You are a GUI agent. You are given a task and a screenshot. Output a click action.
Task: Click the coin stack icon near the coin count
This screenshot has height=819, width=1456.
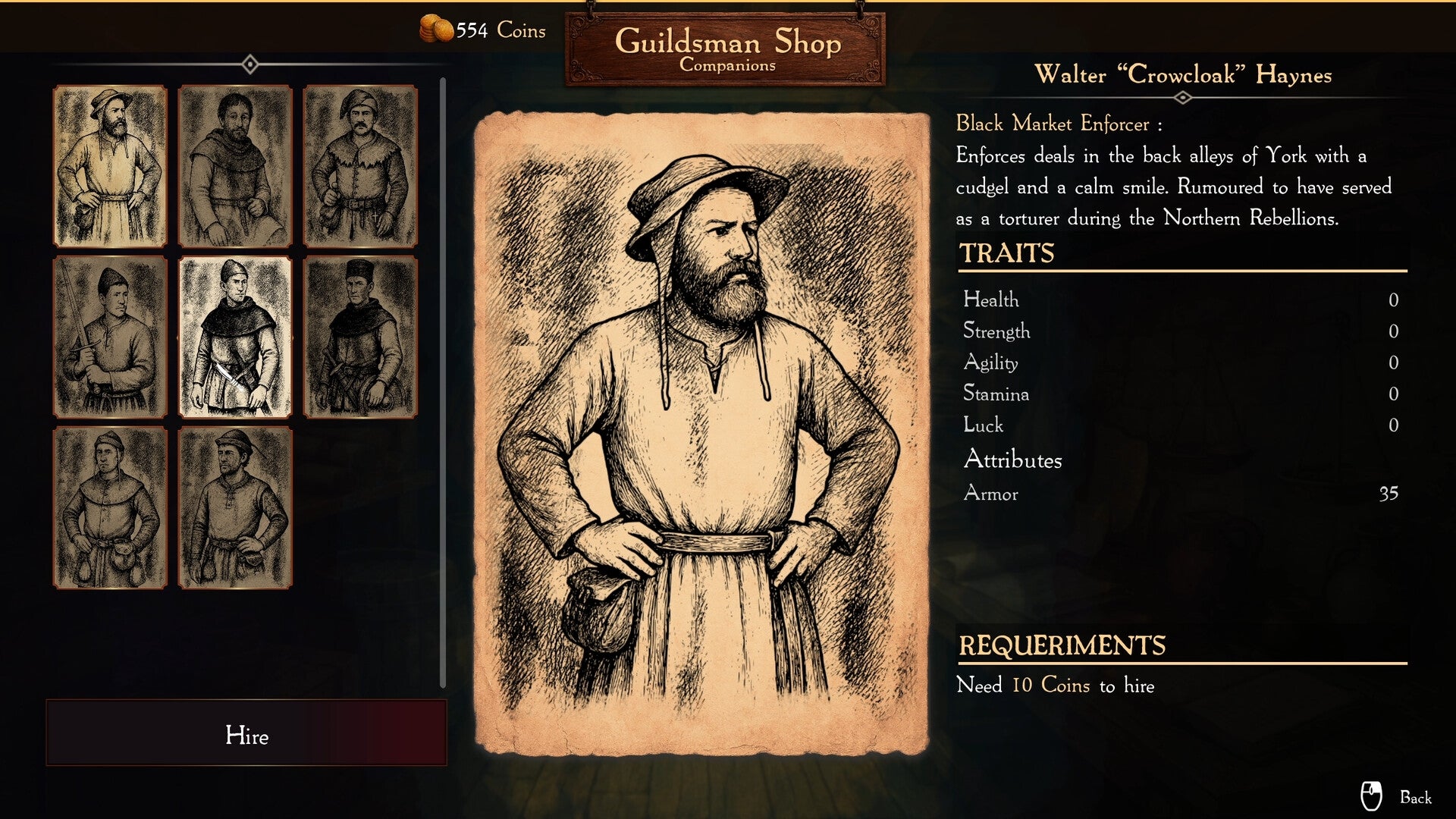tap(436, 28)
